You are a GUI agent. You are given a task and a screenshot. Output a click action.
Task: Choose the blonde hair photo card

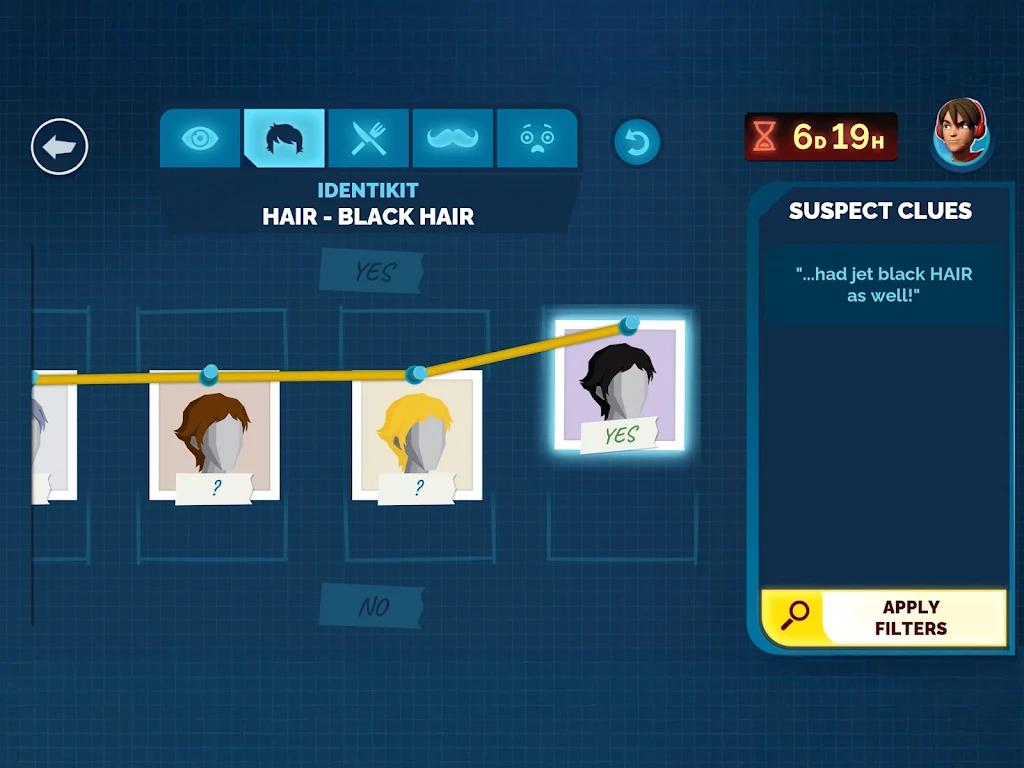pos(417,437)
